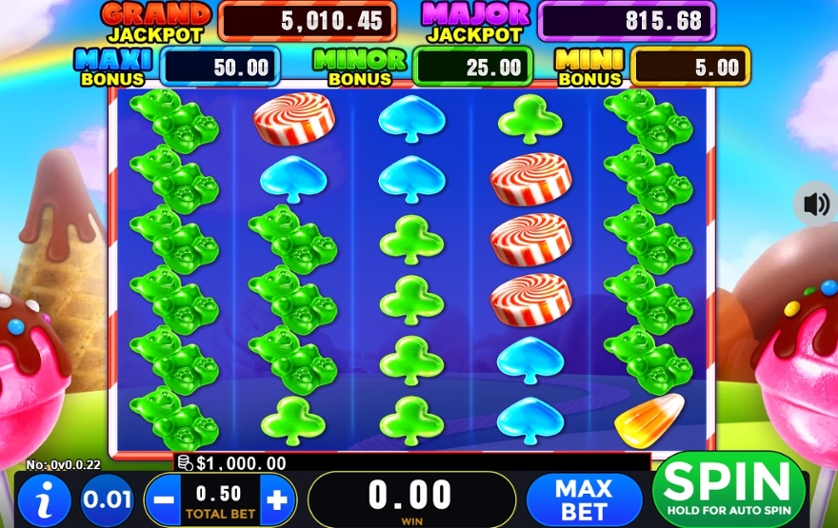838x528 pixels.
Task: Increase total bet with the plus button
Action: coord(277,500)
